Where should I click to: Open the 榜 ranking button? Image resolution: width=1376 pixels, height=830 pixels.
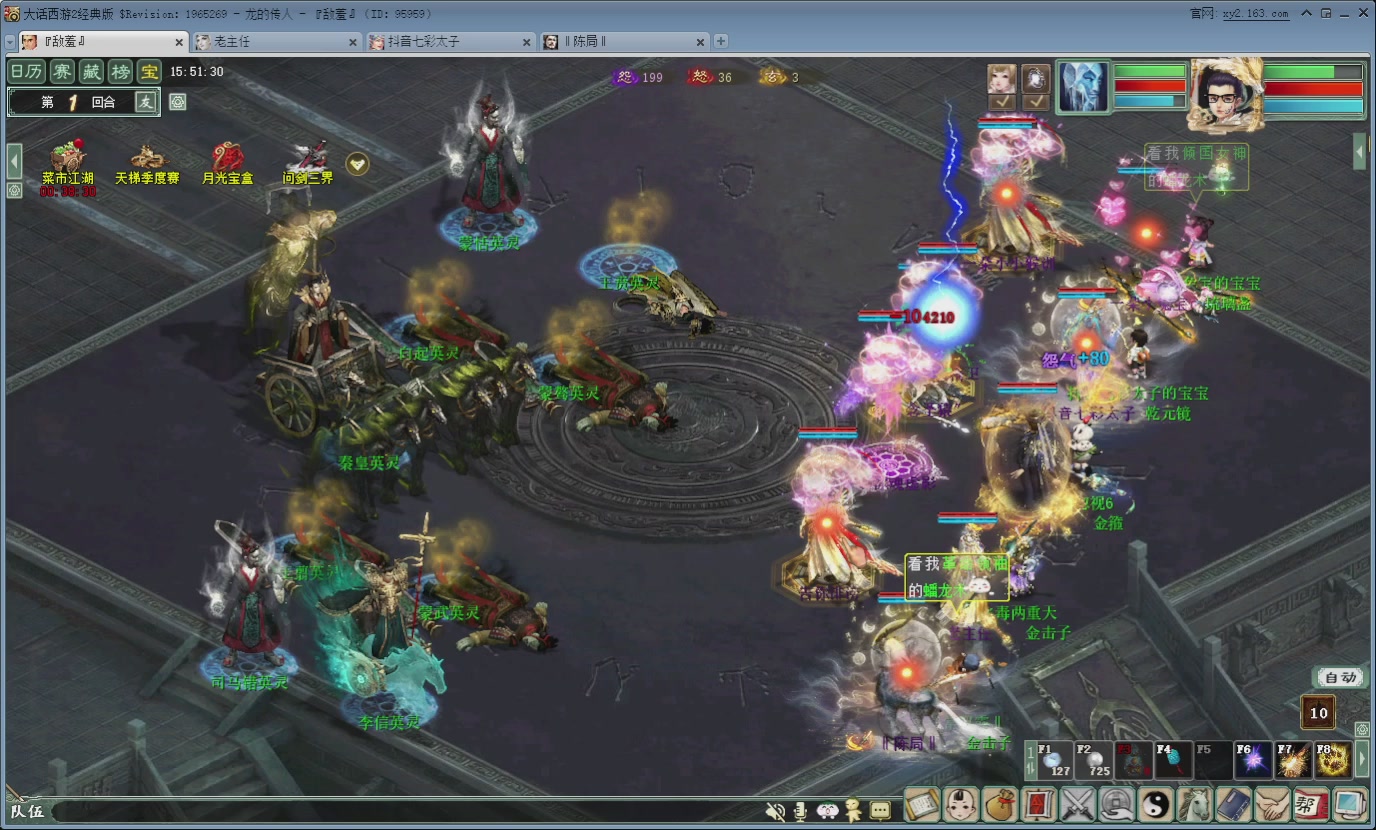click(120, 71)
